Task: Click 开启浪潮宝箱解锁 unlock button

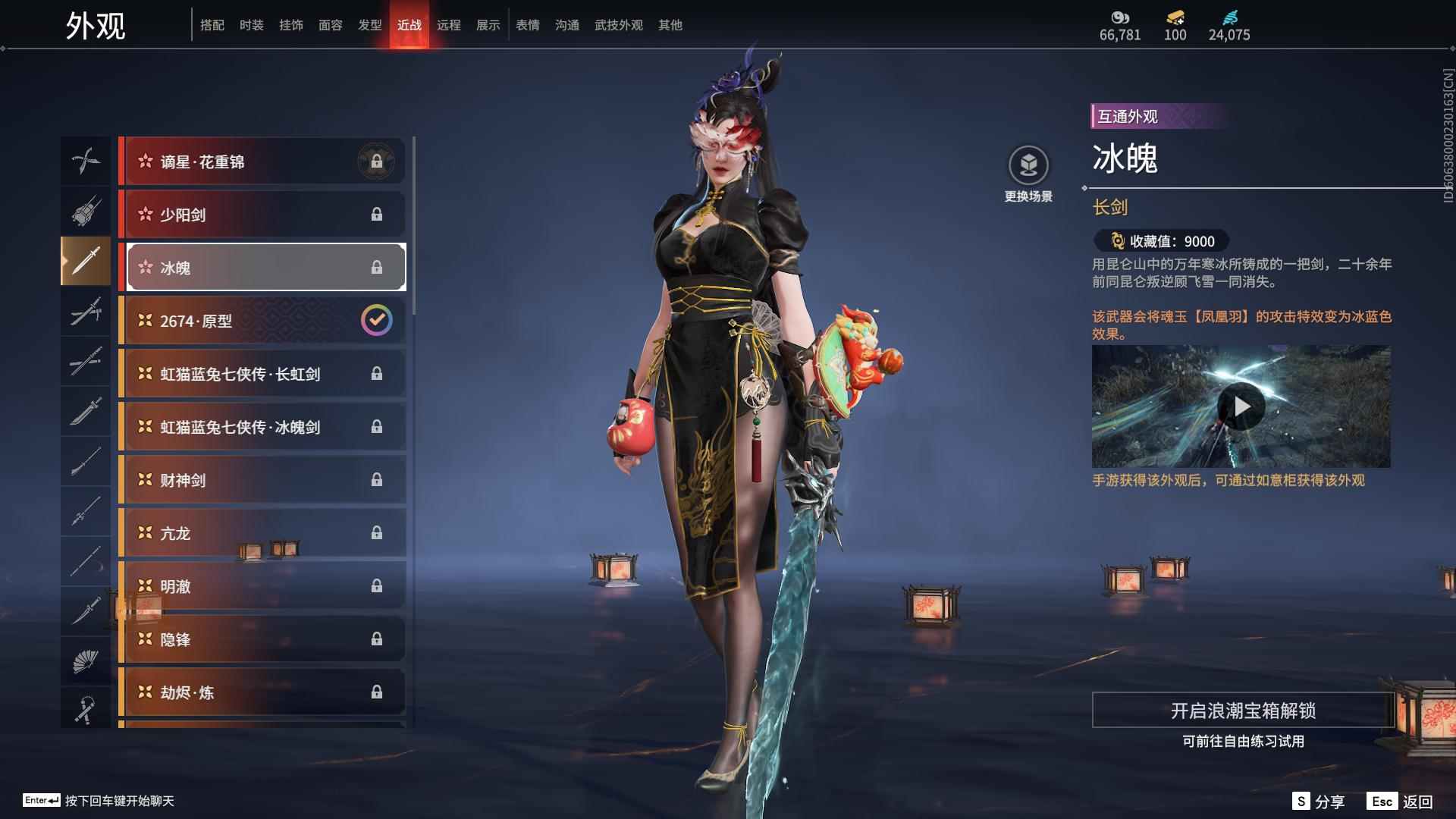Action: point(1242,711)
